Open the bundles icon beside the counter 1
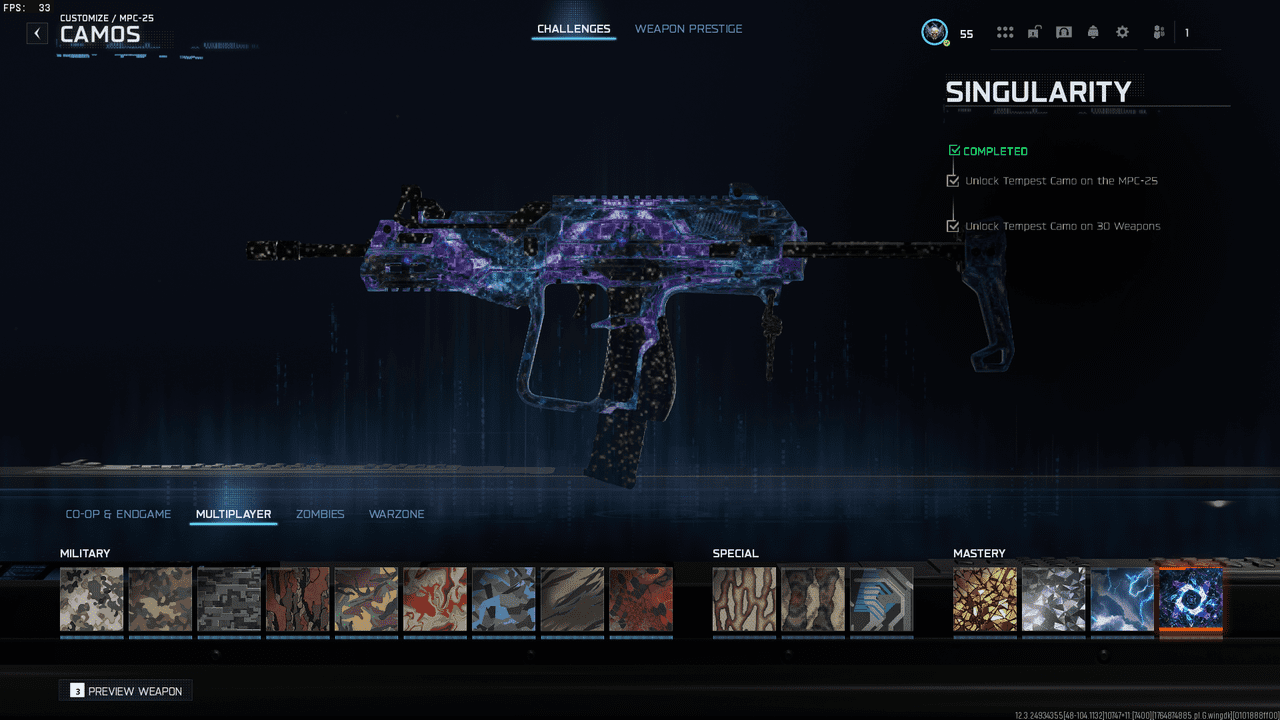1280x720 pixels. point(1158,32)
